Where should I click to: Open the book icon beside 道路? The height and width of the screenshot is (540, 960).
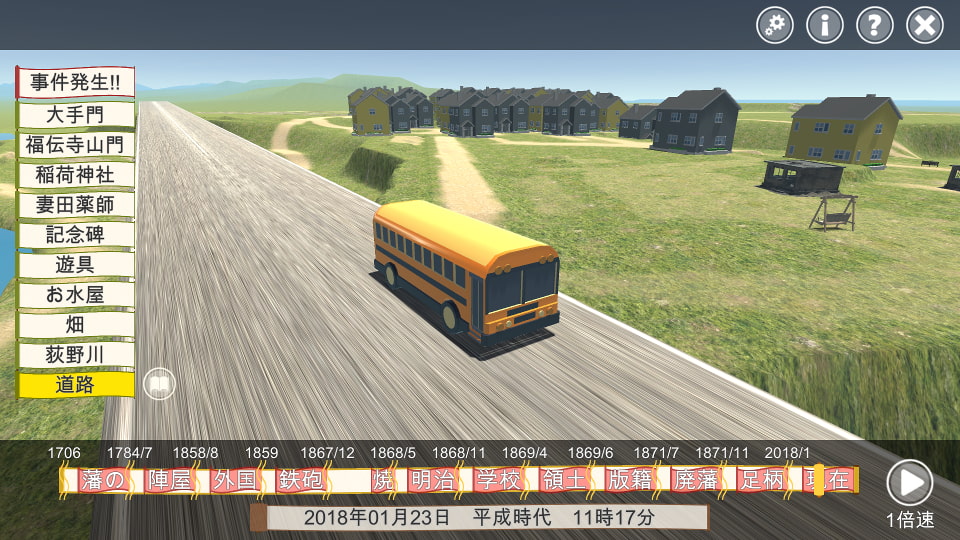point(159,384)
